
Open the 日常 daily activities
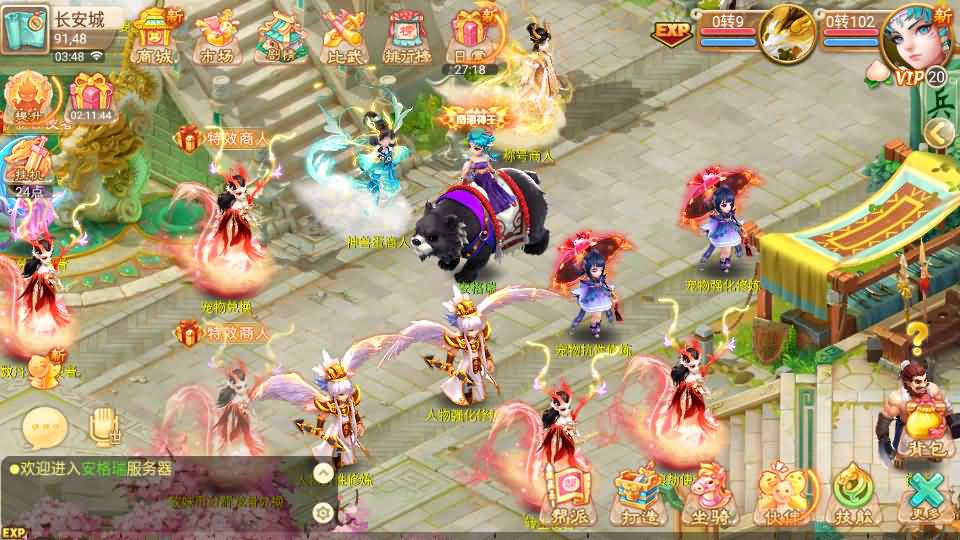coord(470,38)
